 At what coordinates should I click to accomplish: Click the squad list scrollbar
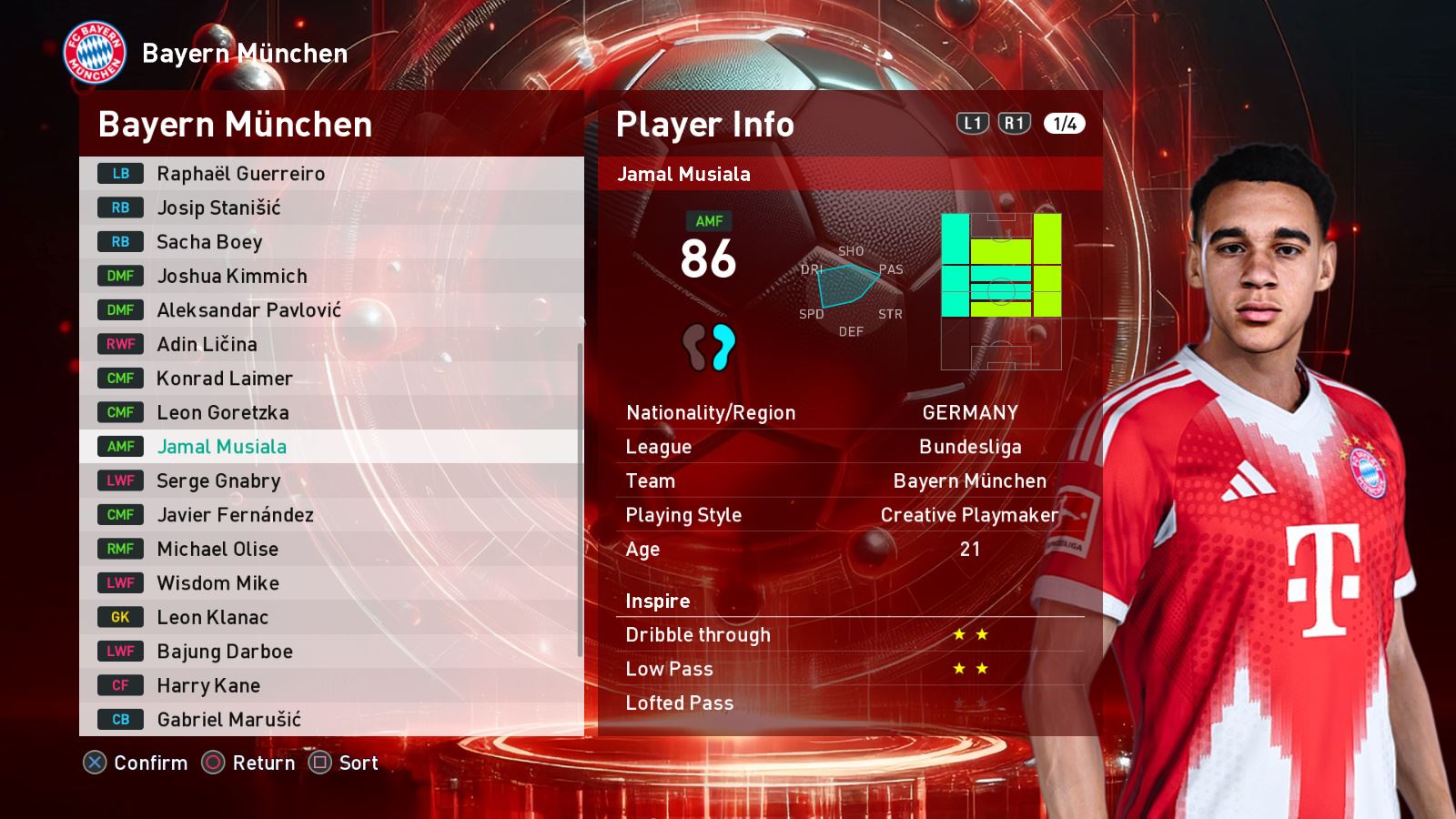580,499
